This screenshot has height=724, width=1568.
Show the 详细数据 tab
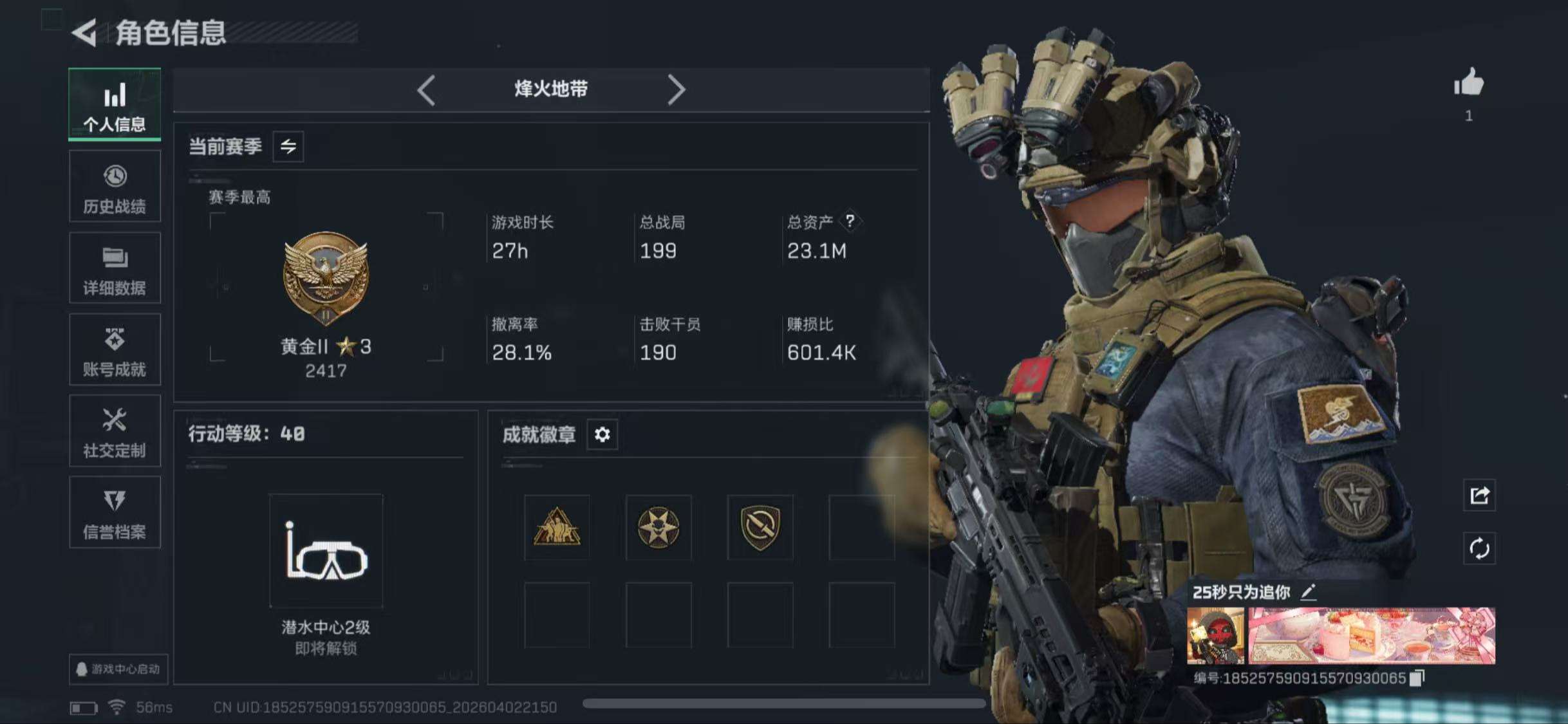(x=115, y=268)
